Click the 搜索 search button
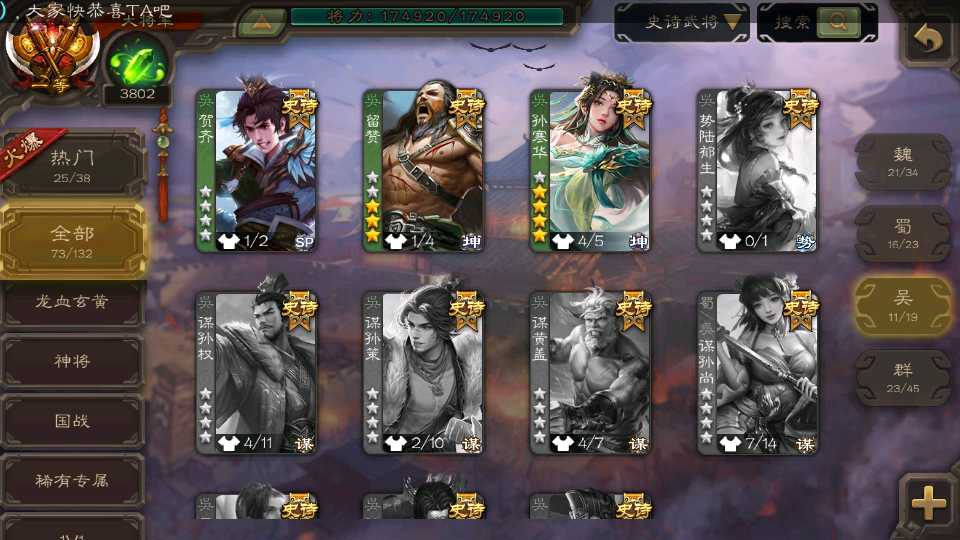 [817, 22]
